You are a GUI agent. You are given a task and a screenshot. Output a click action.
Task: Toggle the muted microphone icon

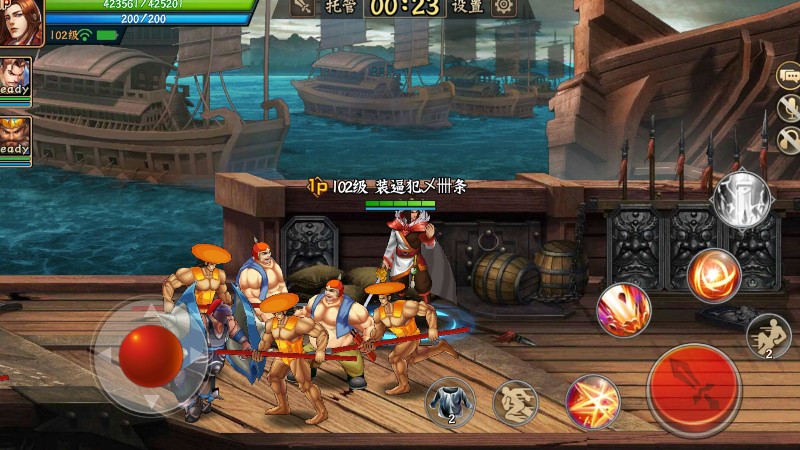click(x=788, y=108)
